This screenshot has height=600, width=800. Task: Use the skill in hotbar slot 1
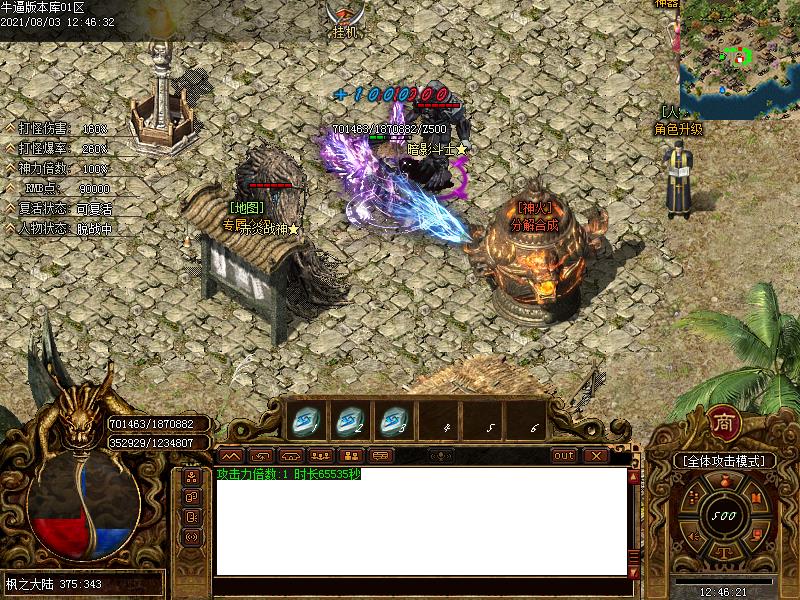[302, 421]
